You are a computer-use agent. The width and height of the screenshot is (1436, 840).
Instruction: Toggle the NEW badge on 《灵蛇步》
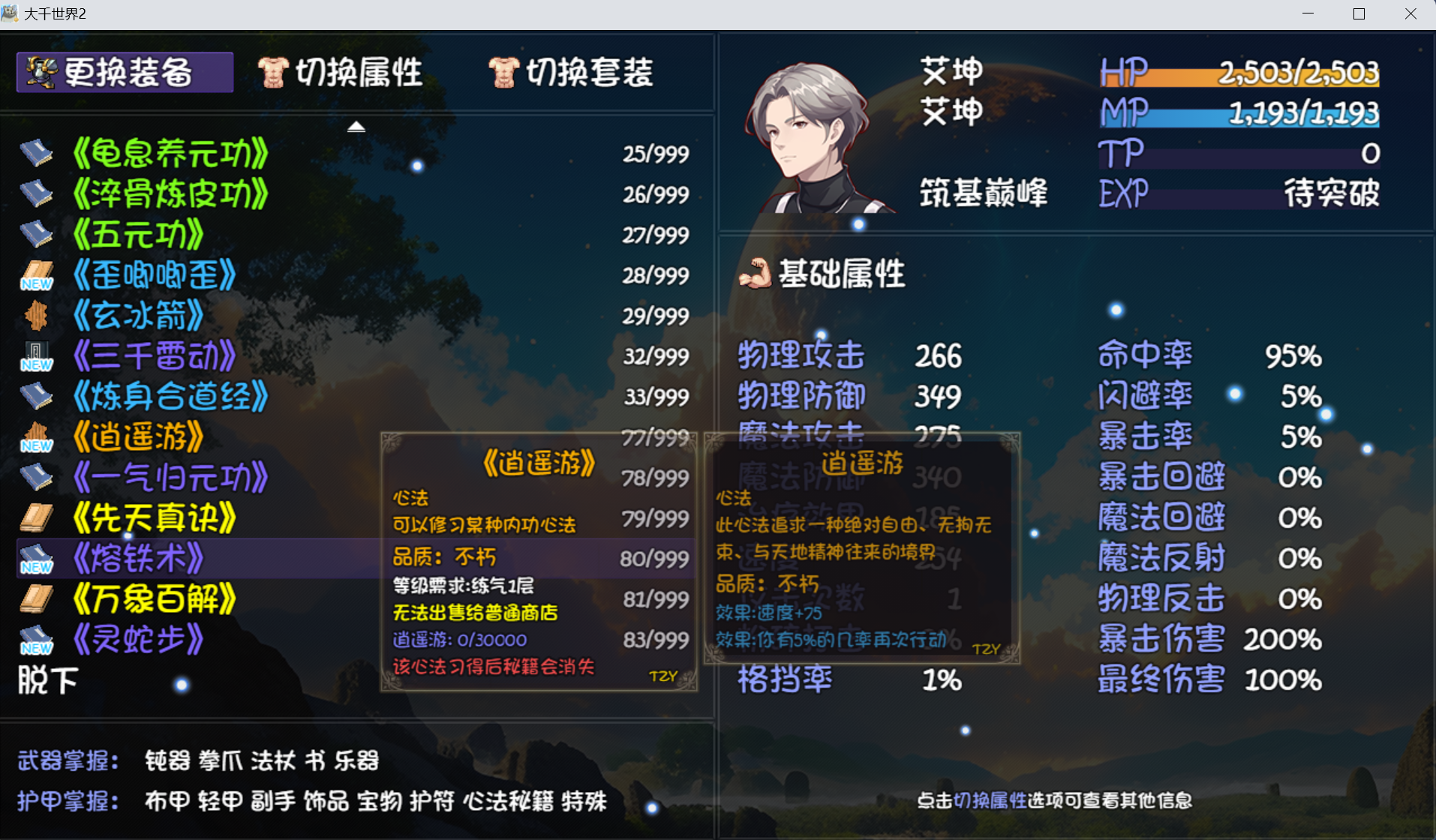point(36,649)
